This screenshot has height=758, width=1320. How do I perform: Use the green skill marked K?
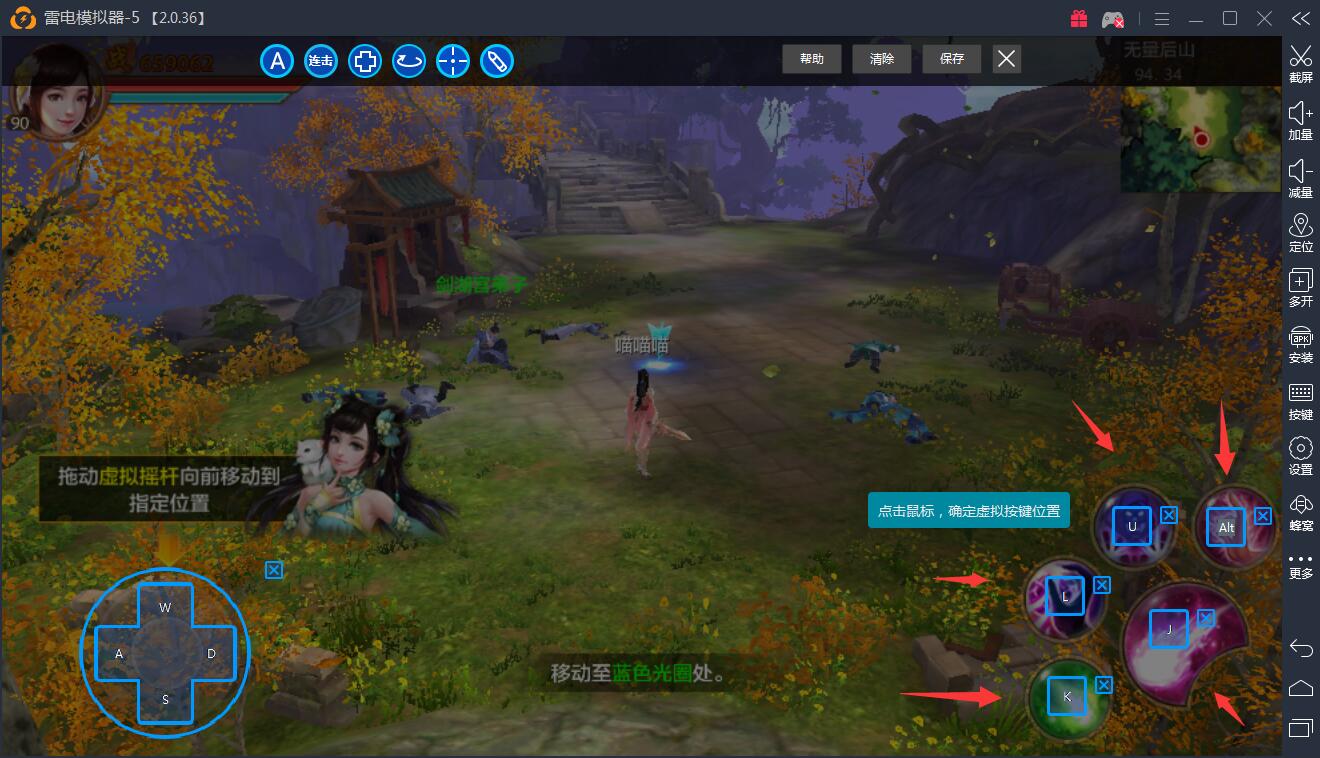tap(1067, 696)
